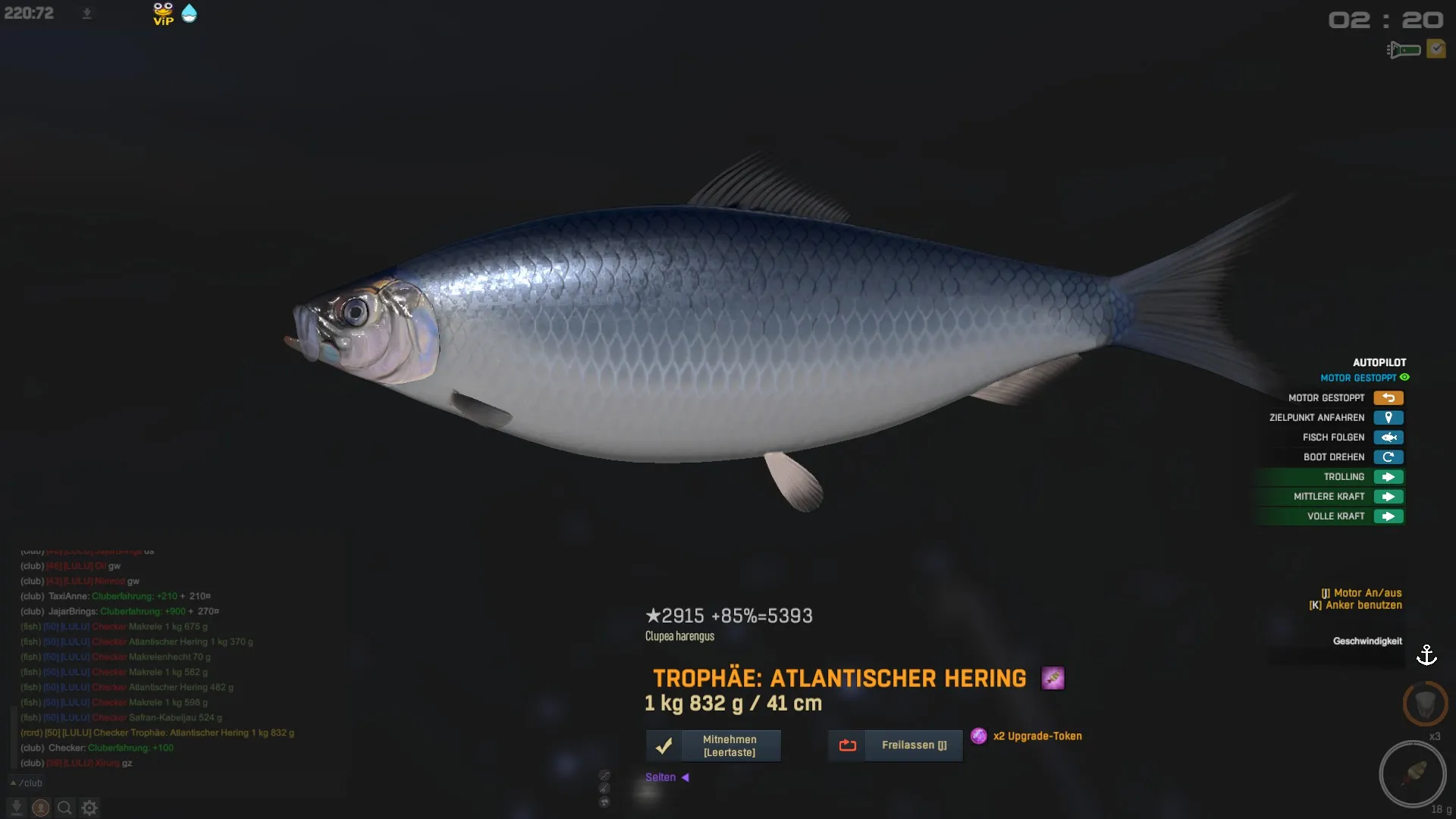Screen dimensions: 1456x819
Task: Set autopilot to Mittlere Kraft
Action: click(1388, 497)
